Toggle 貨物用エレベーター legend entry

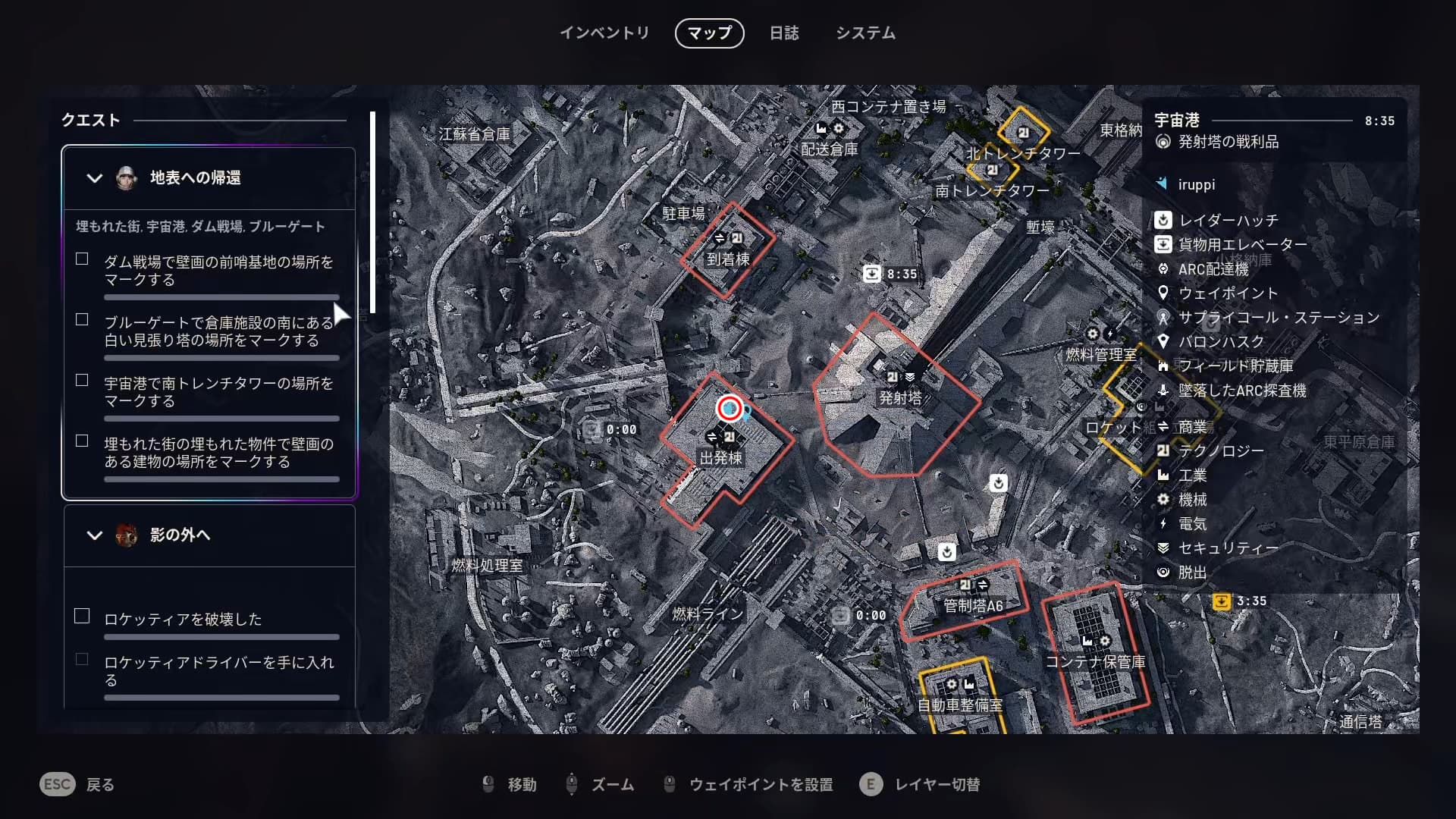coord(1242,245)
